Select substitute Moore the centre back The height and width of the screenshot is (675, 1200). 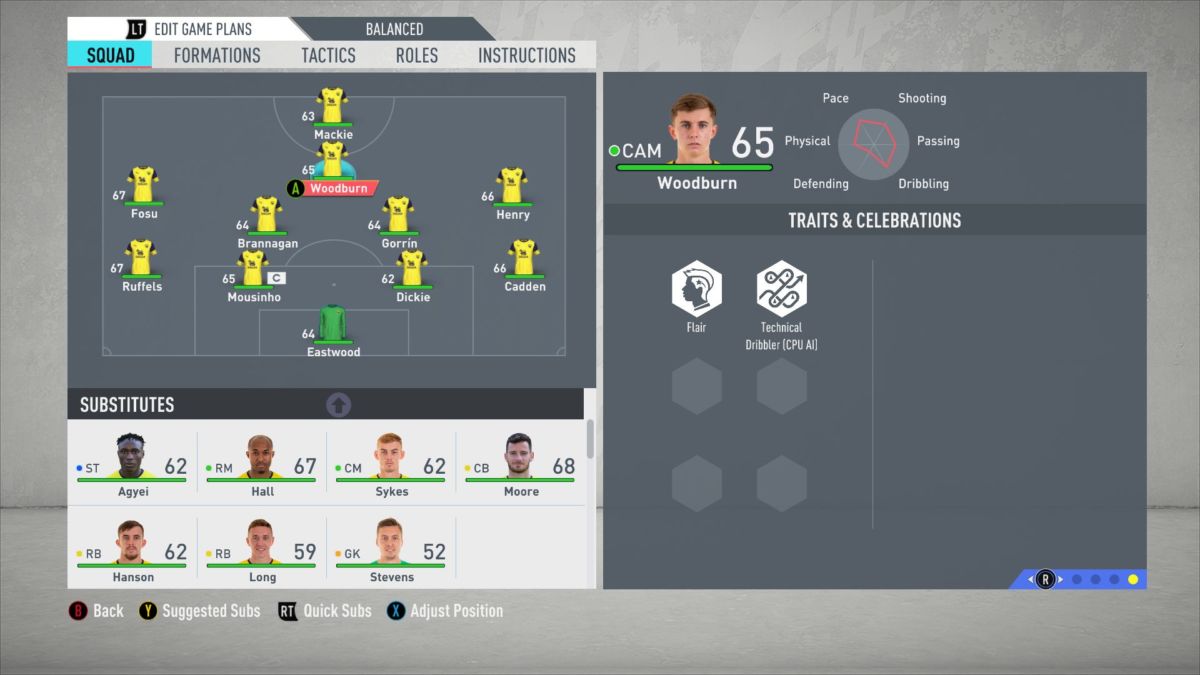pyautogui.click(x=520, y=461)
